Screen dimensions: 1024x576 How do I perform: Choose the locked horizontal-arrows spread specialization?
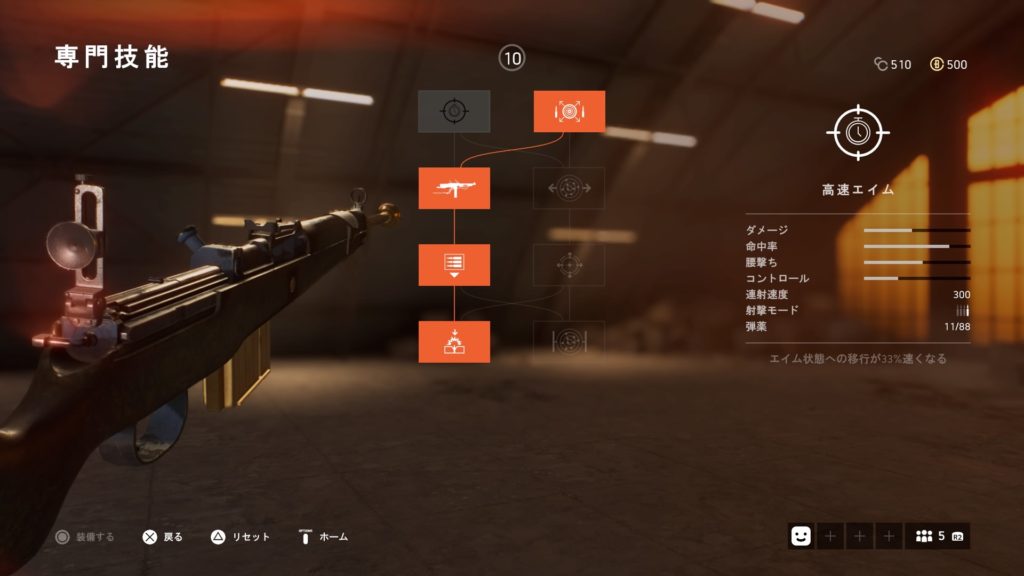click(x=569, y=188)
